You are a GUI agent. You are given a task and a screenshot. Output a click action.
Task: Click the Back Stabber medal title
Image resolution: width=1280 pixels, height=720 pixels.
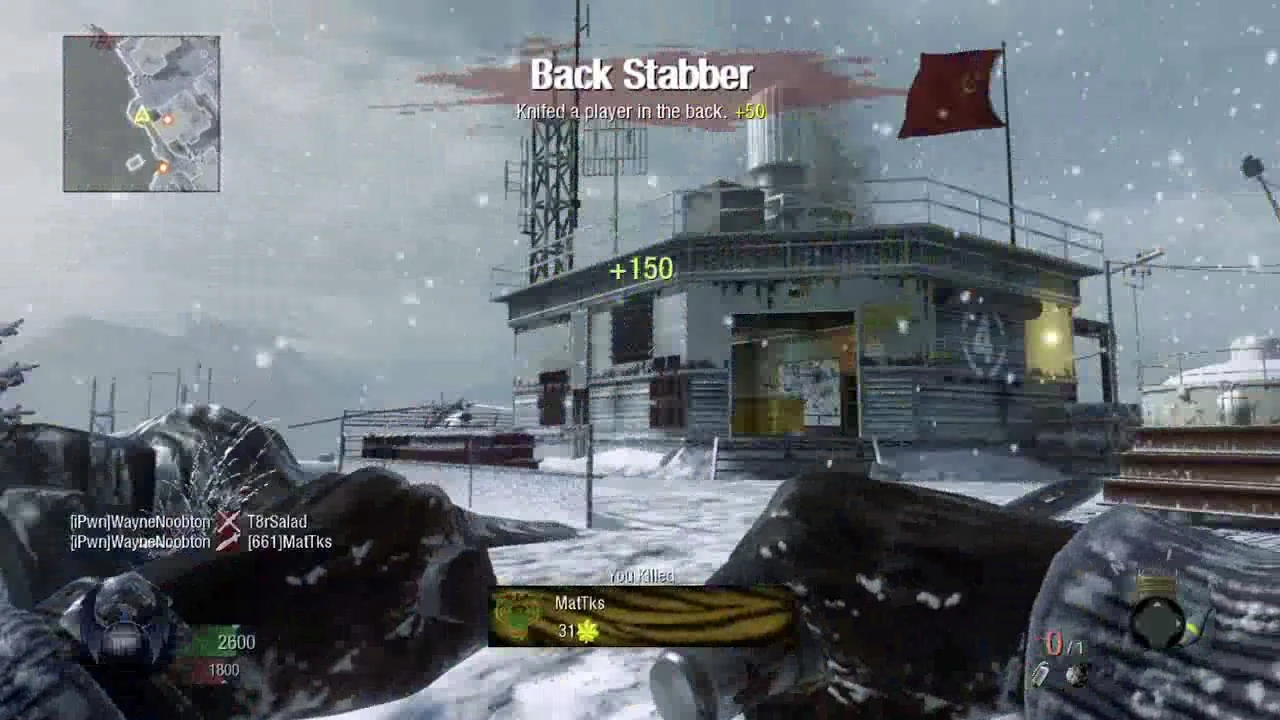(x=643, y=74)
